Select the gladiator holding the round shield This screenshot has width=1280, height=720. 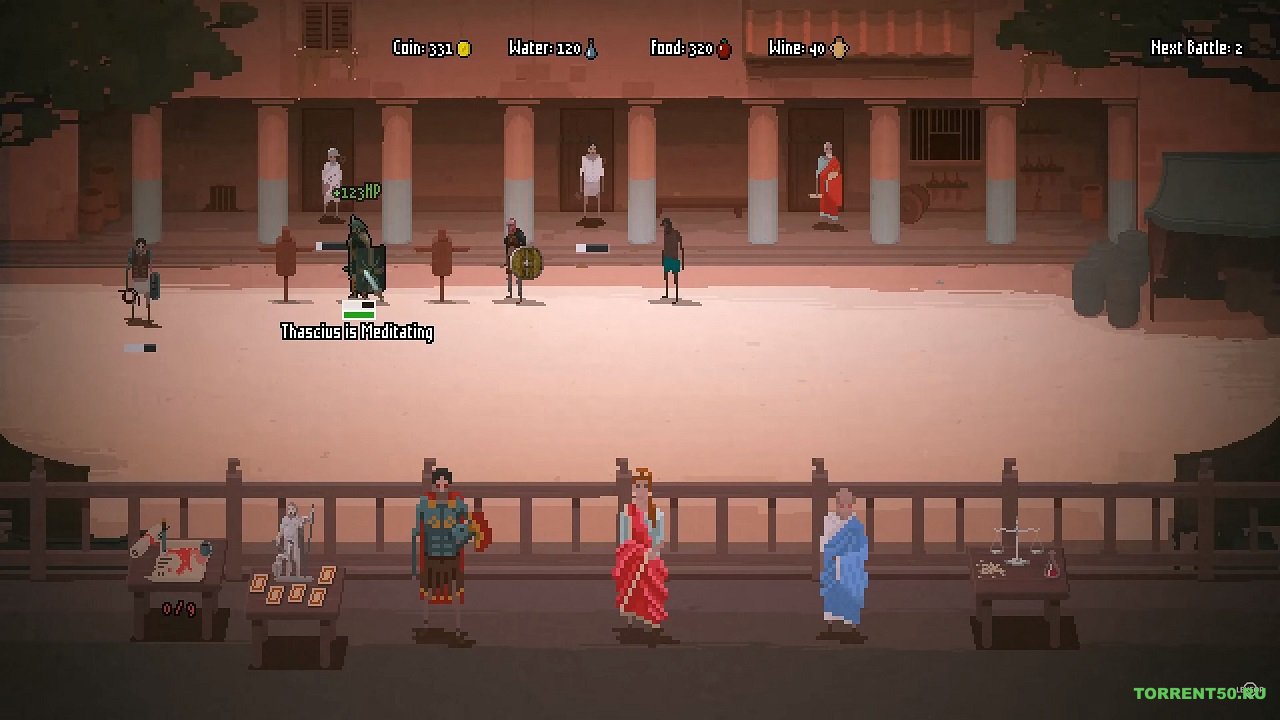(x=518, y=262)
